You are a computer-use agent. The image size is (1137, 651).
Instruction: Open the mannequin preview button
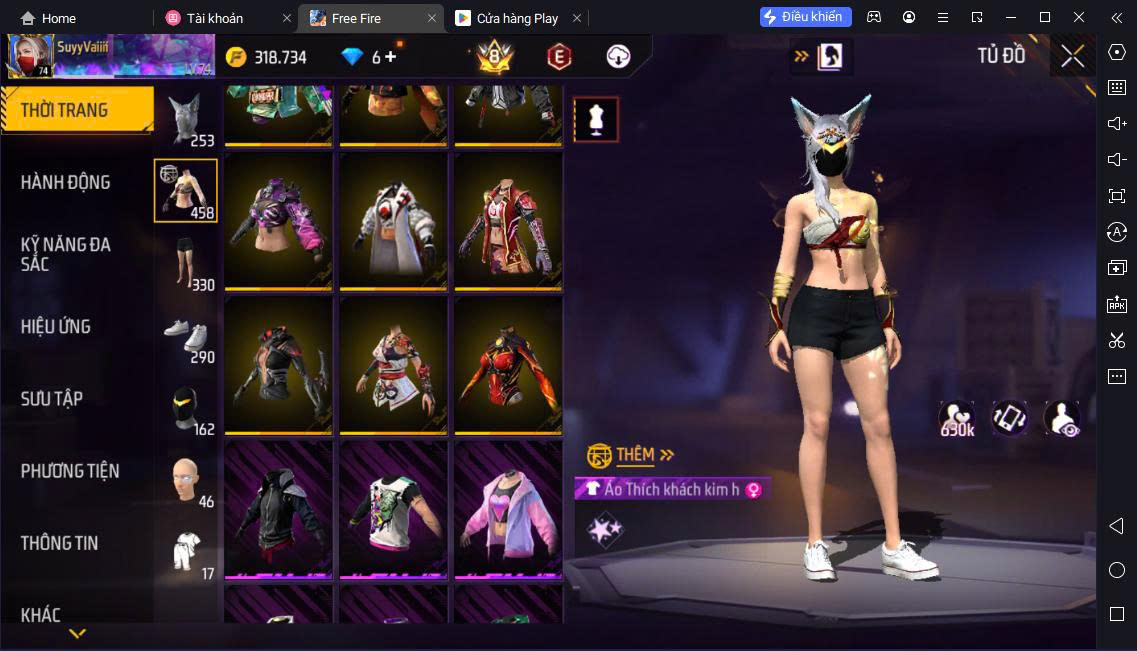click(596, 120)
